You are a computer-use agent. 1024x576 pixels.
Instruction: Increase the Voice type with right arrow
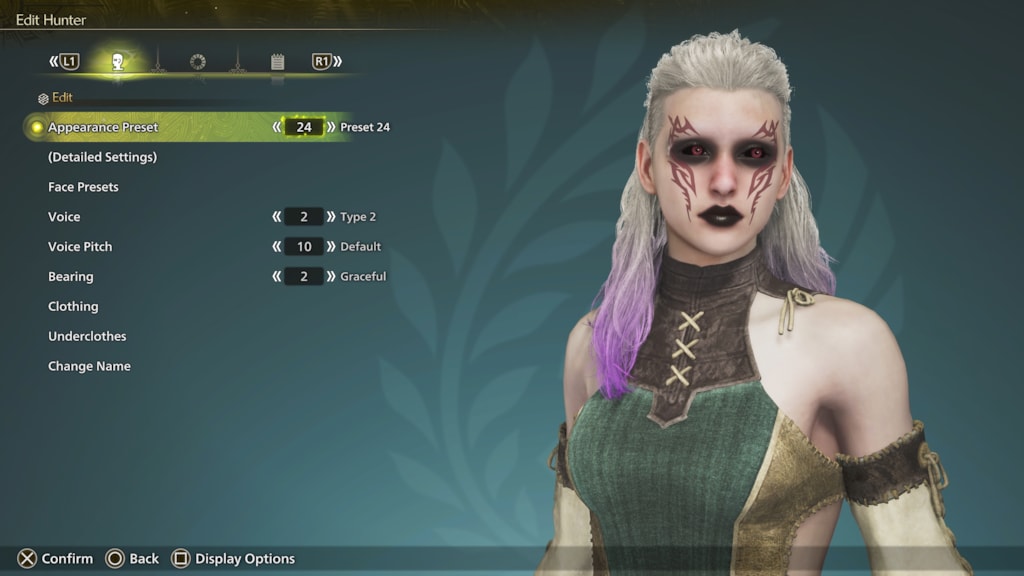[x=331, y=217]
